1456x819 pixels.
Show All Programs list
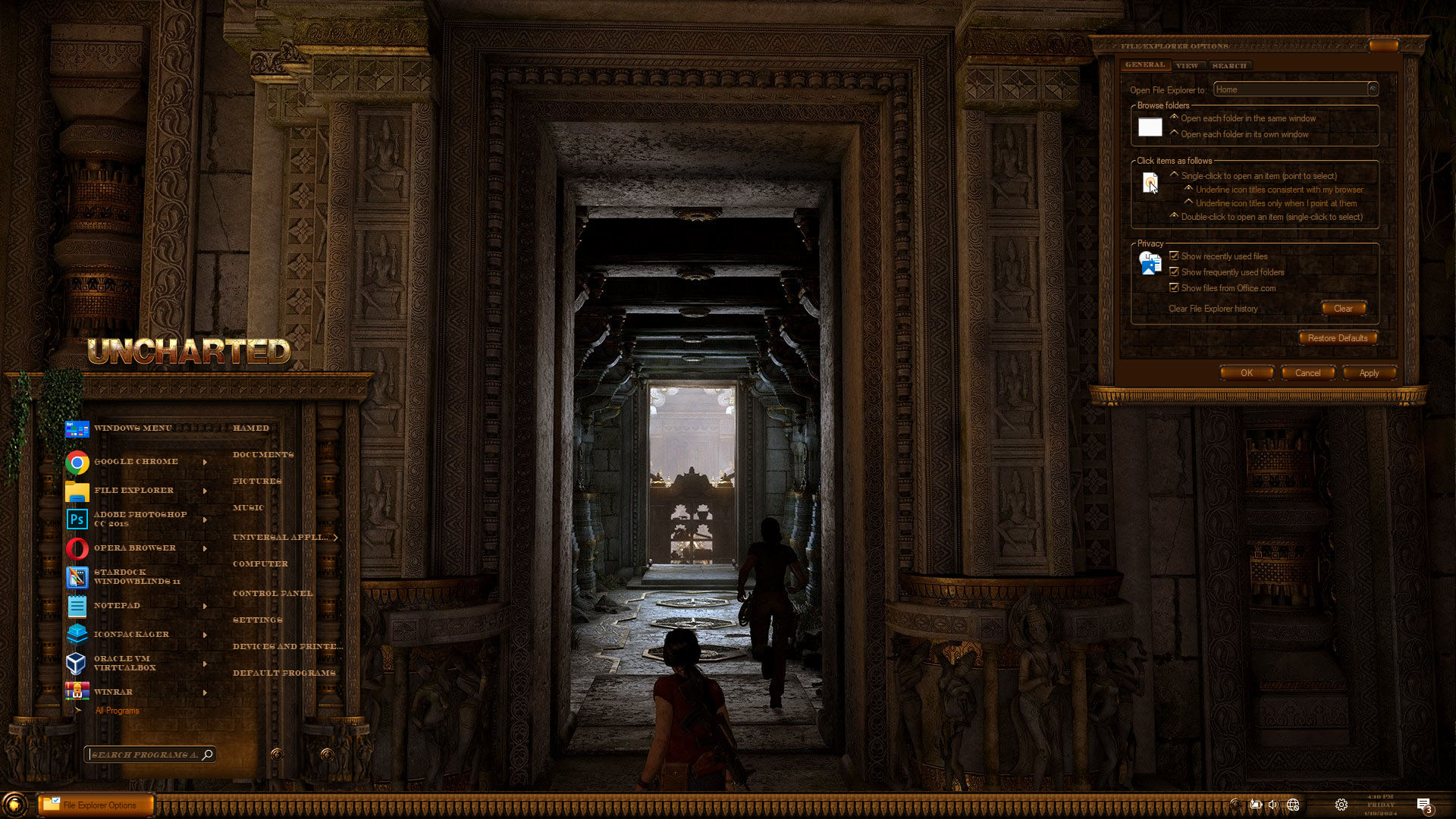(x=117, y=711)
